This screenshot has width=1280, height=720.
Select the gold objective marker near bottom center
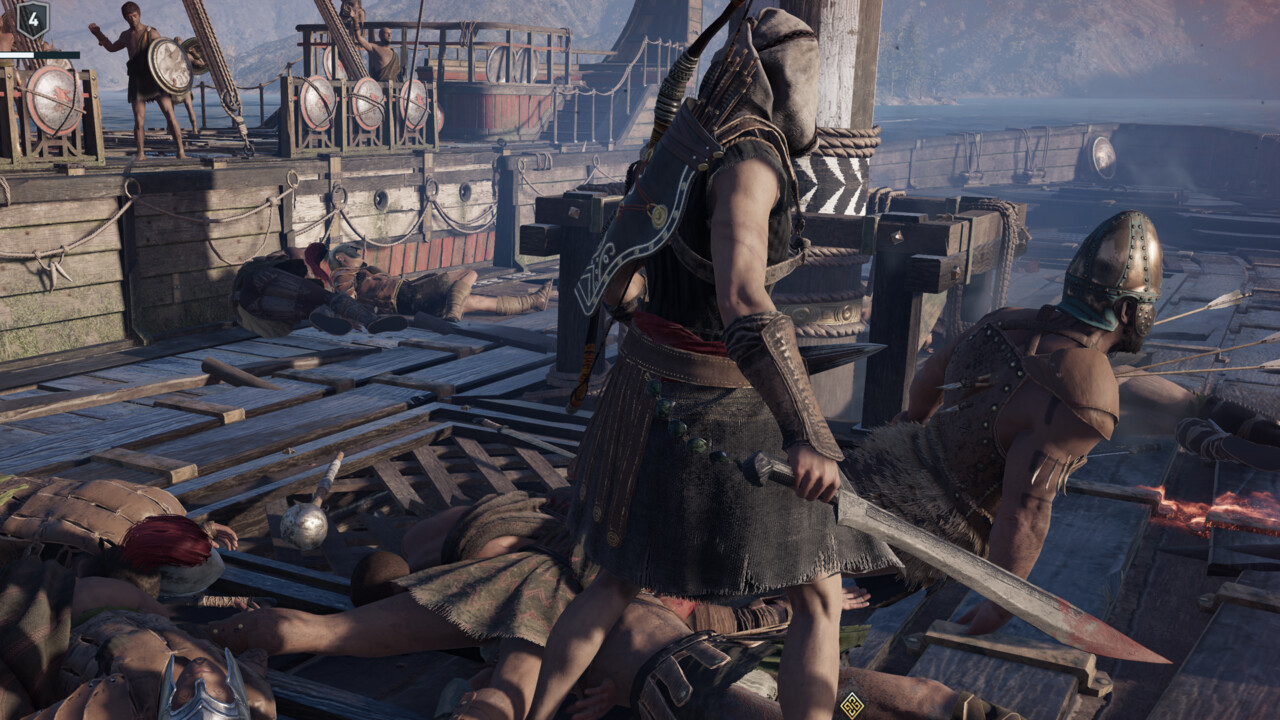coord(855,705)
